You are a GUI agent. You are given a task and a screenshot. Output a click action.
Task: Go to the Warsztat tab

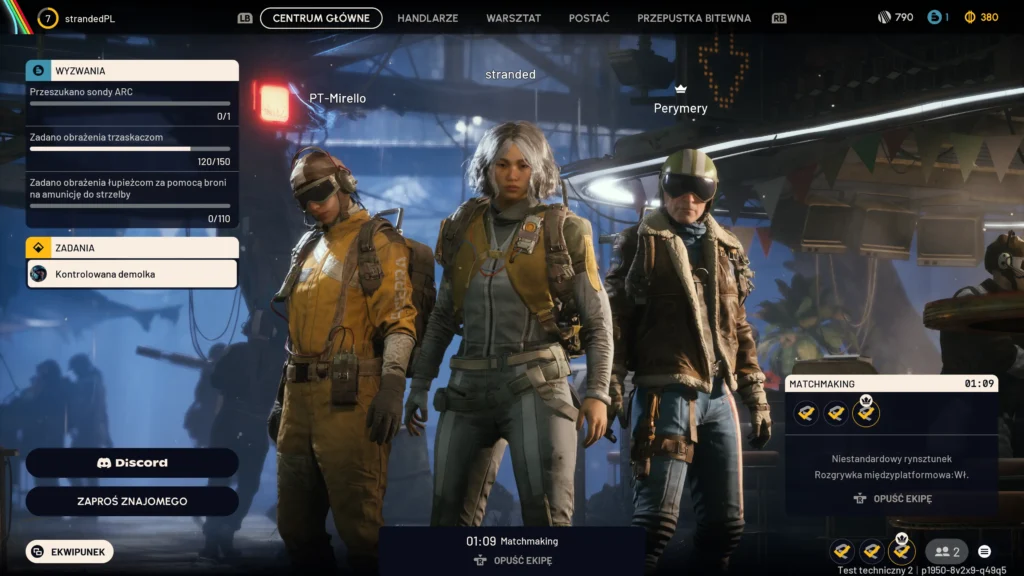pos(513,18)
